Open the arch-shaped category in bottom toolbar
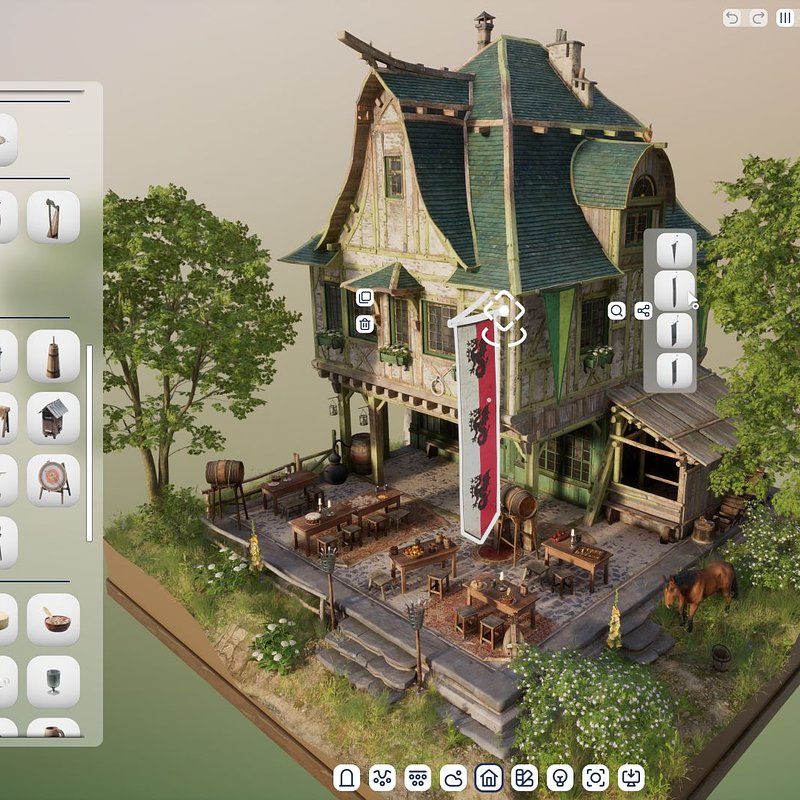Viewport: 800px width, 800px height. click(x=347, y=777)
